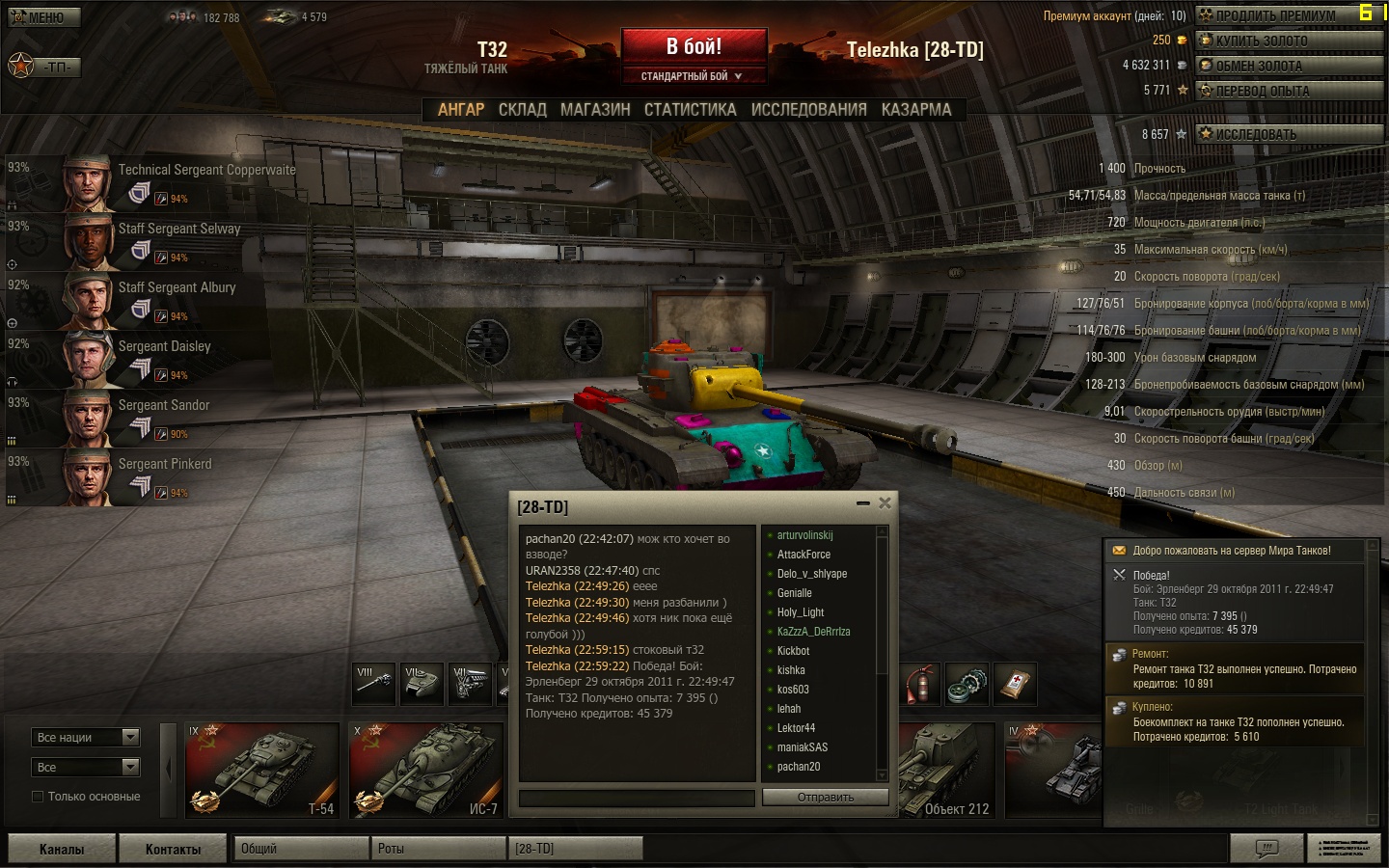1389x868 pixels.
Task: Click the КУПИТЬ ЗОЛОТО button
Action: [x=1288, y=41]
